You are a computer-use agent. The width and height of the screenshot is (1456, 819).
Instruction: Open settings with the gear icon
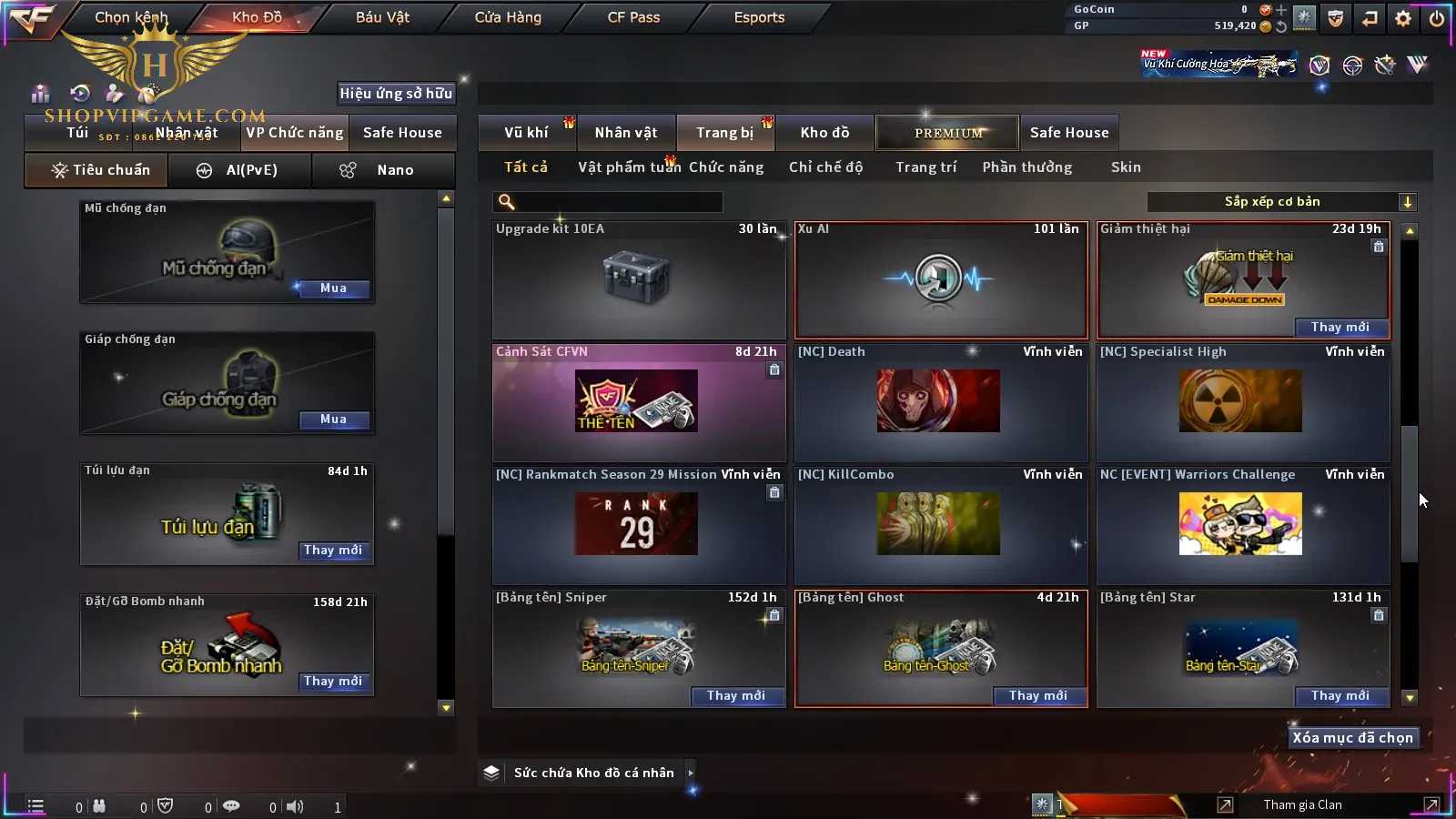click(x=1403, y=18)
